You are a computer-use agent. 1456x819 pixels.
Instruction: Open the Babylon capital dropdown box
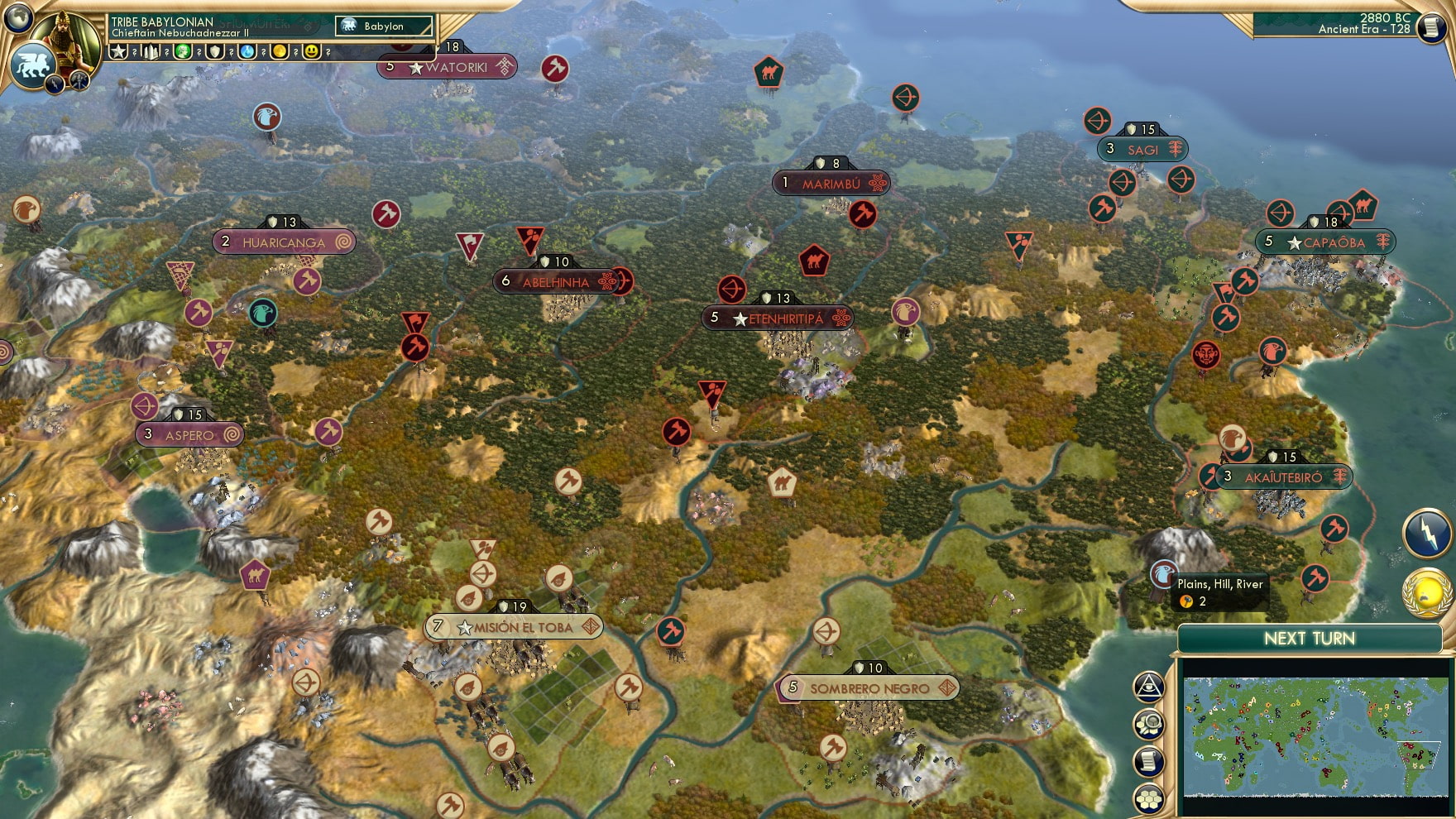[x=385, y=26]
